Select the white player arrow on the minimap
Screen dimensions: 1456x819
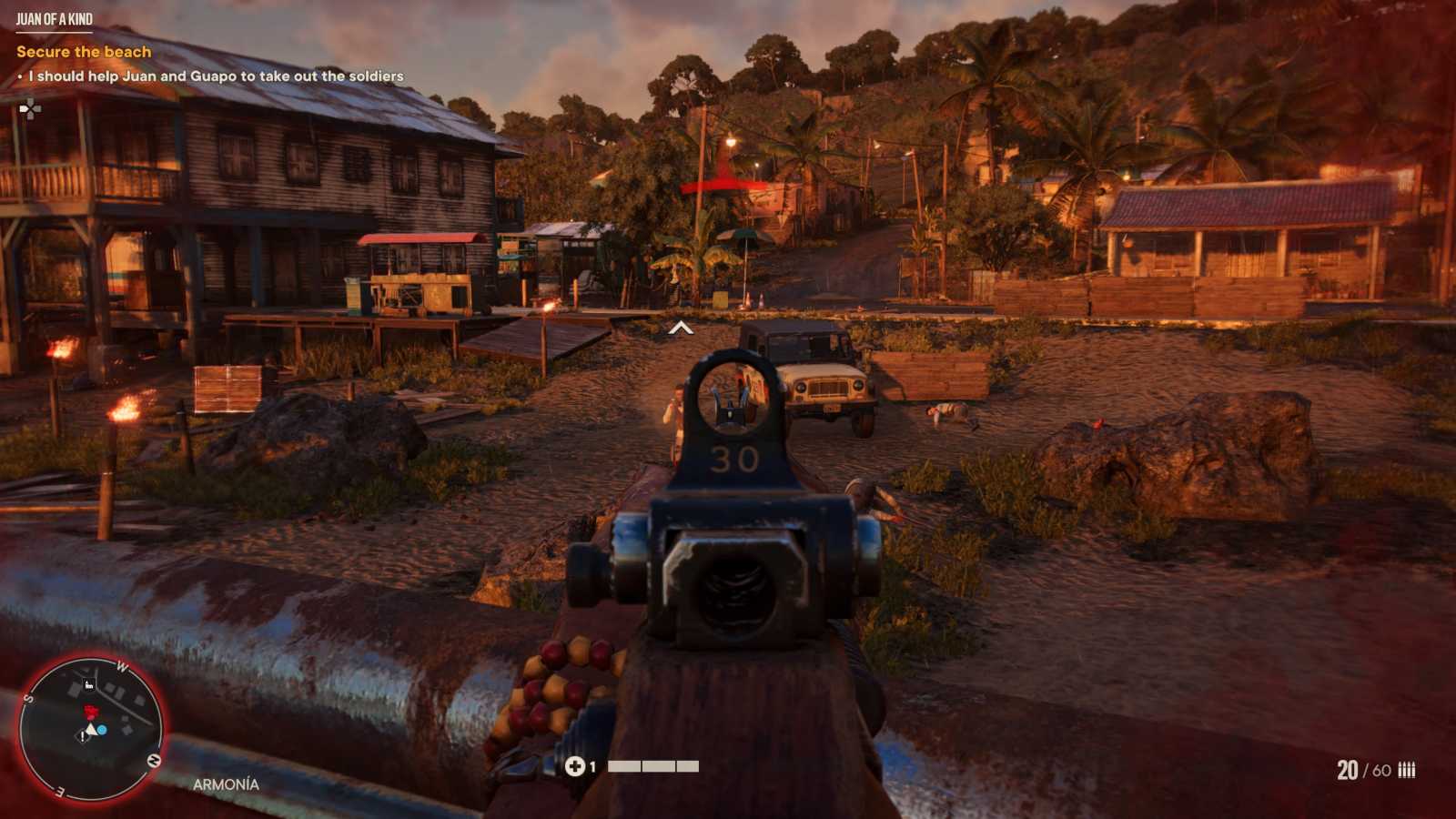click(89, 727)
